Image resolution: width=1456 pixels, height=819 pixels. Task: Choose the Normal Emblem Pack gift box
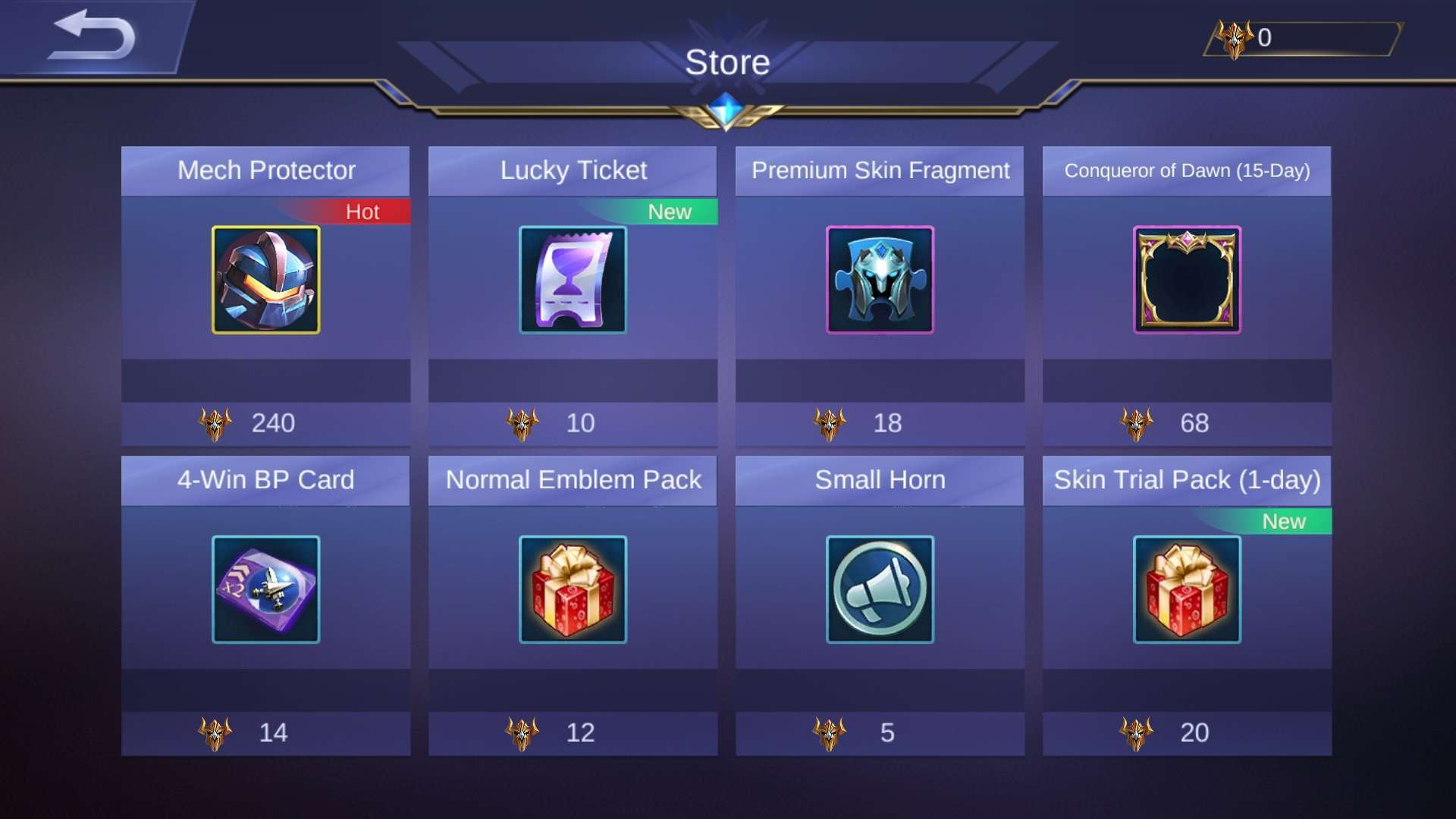[x=573, y=589]
